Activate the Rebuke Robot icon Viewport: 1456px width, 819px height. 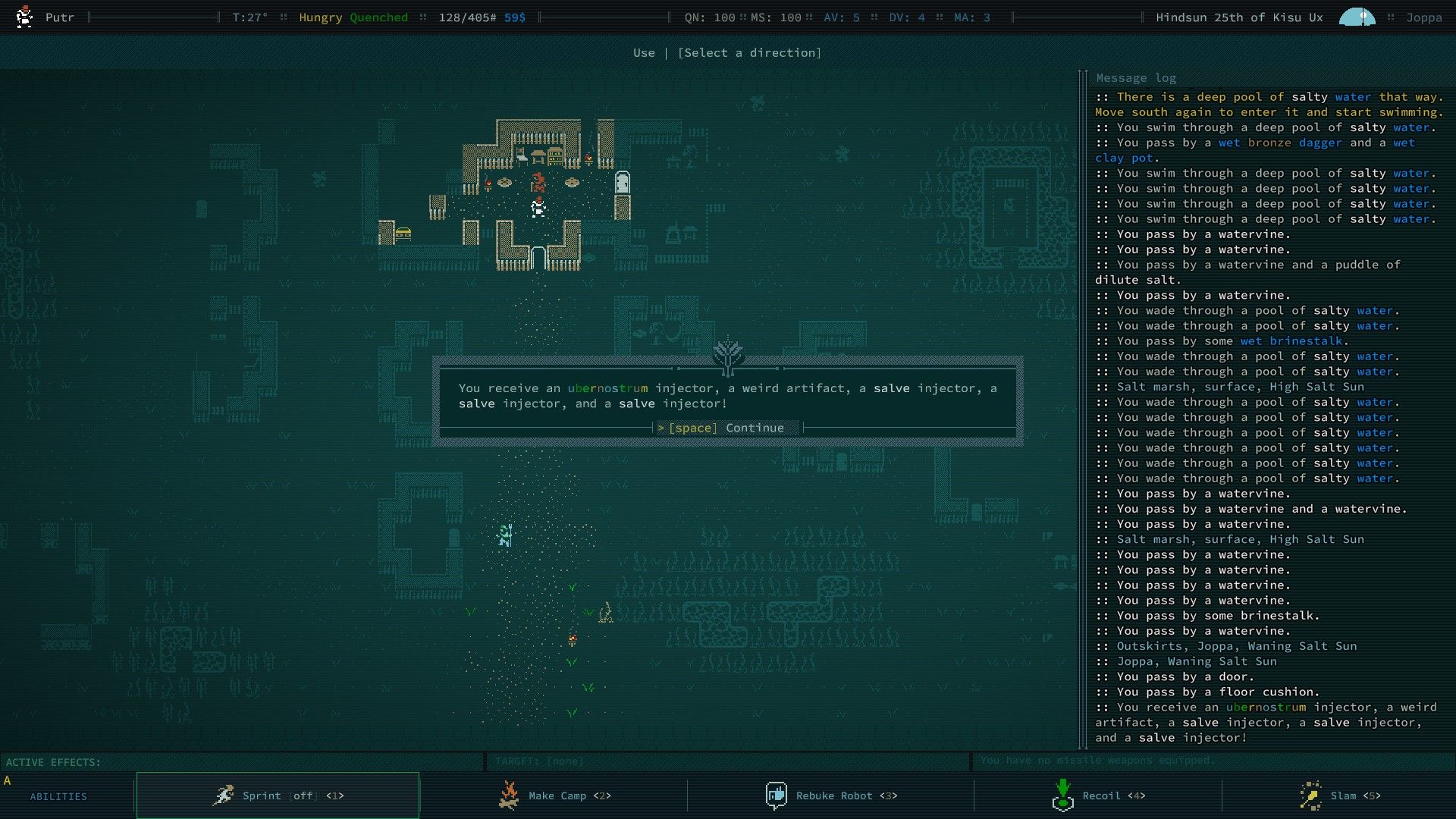(x=776, y=795)
